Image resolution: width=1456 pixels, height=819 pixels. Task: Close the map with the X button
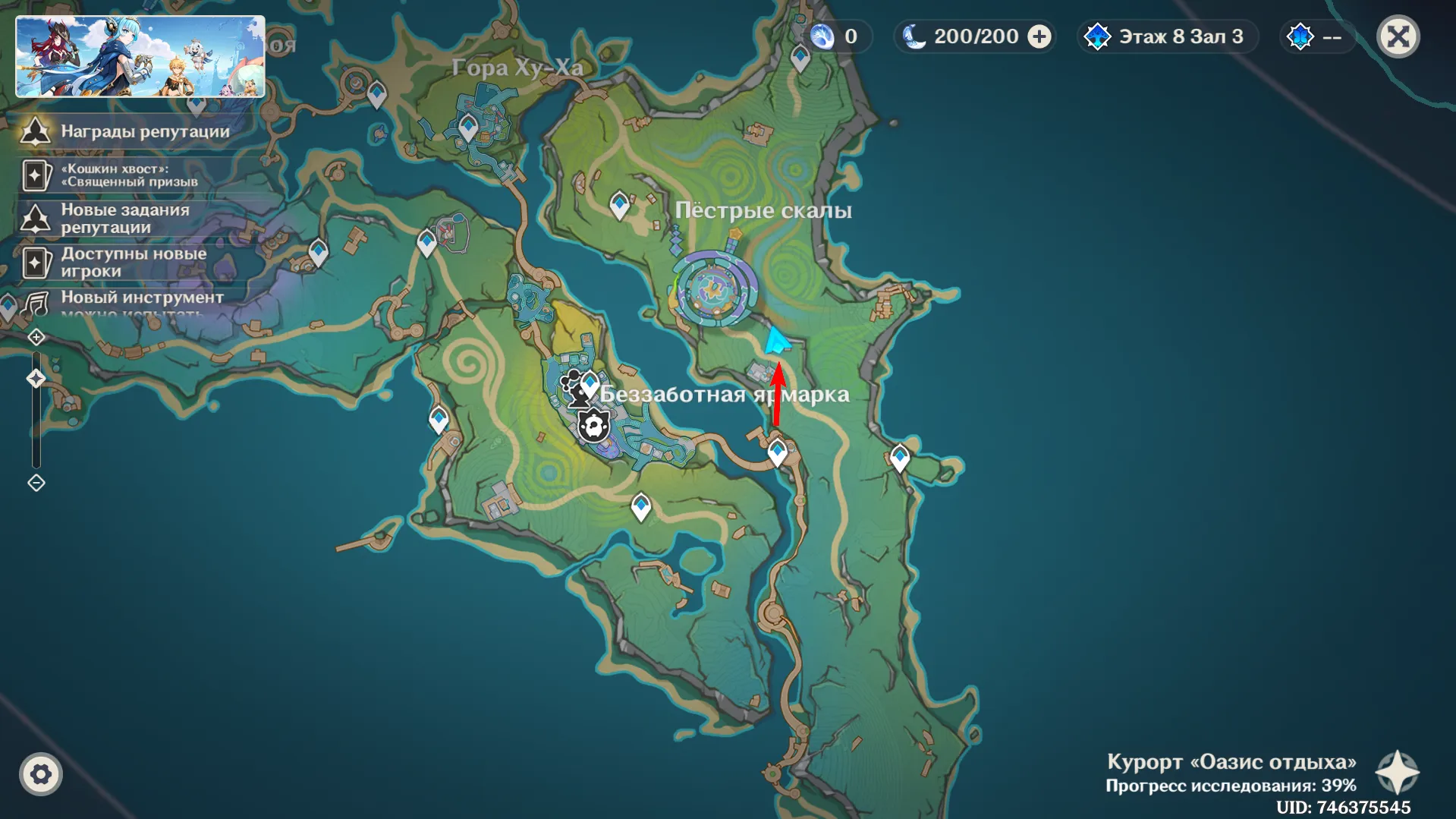pyautogui.click(x=1398, y=36)
